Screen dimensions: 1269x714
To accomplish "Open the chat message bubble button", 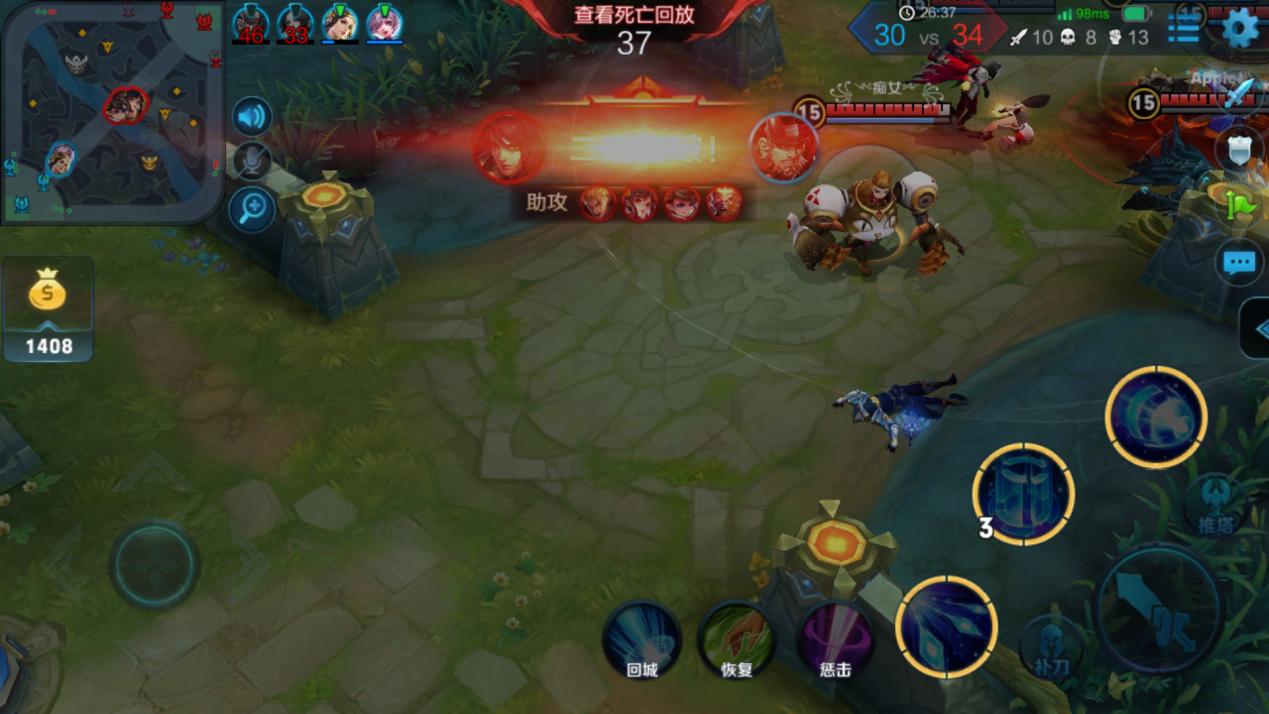I will tap(1240, 263).
